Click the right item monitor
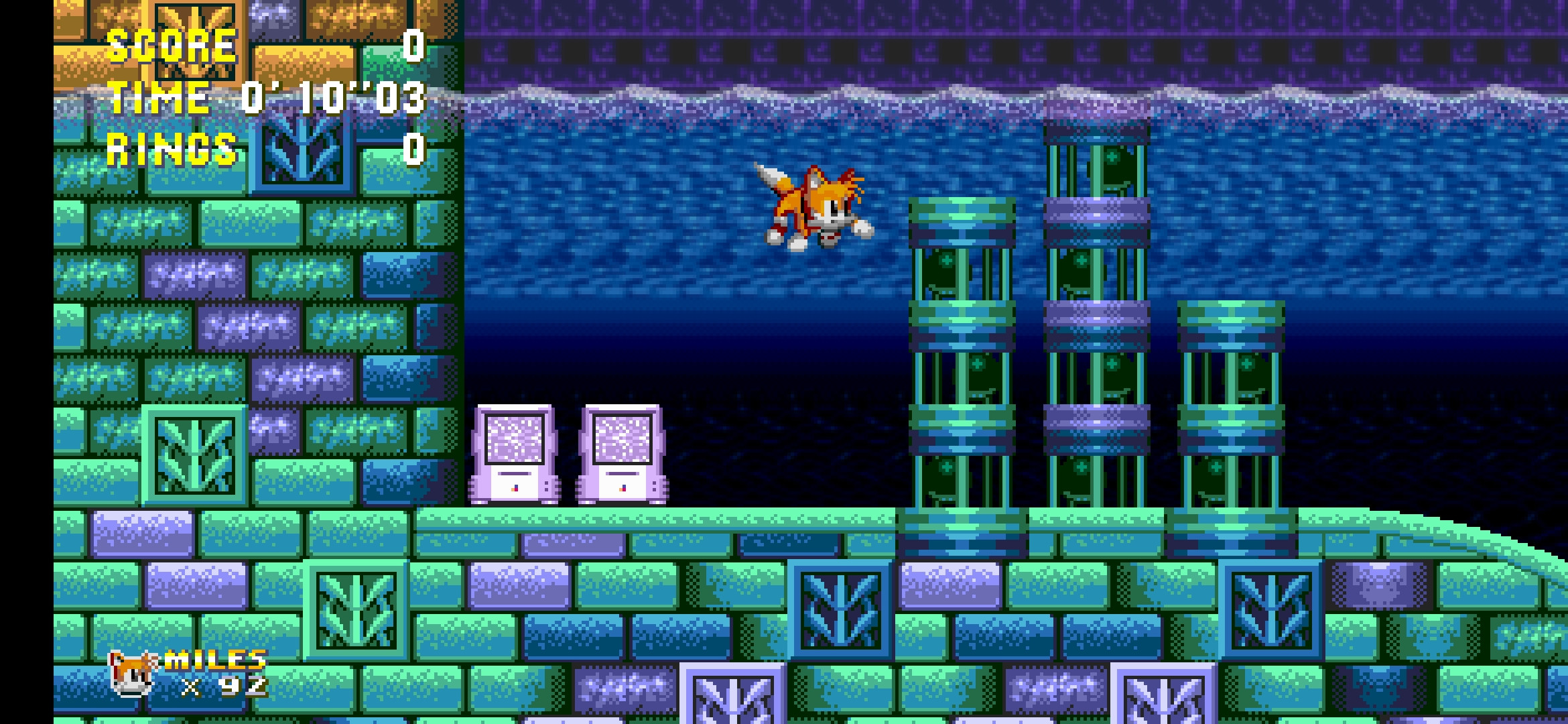Screen dimensions: 1568x724 (x=623, y=456)
